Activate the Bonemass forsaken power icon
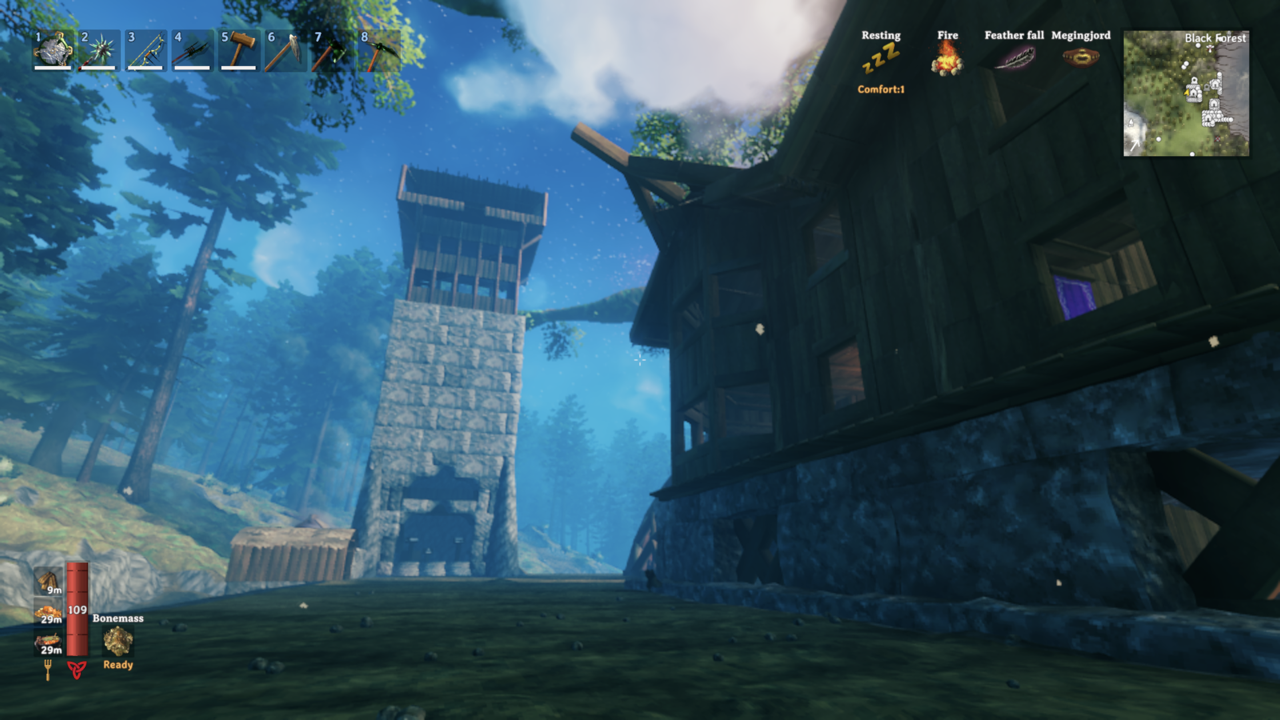The height and width of the screenshot is (720, 1280). click(x=118, y=641)
